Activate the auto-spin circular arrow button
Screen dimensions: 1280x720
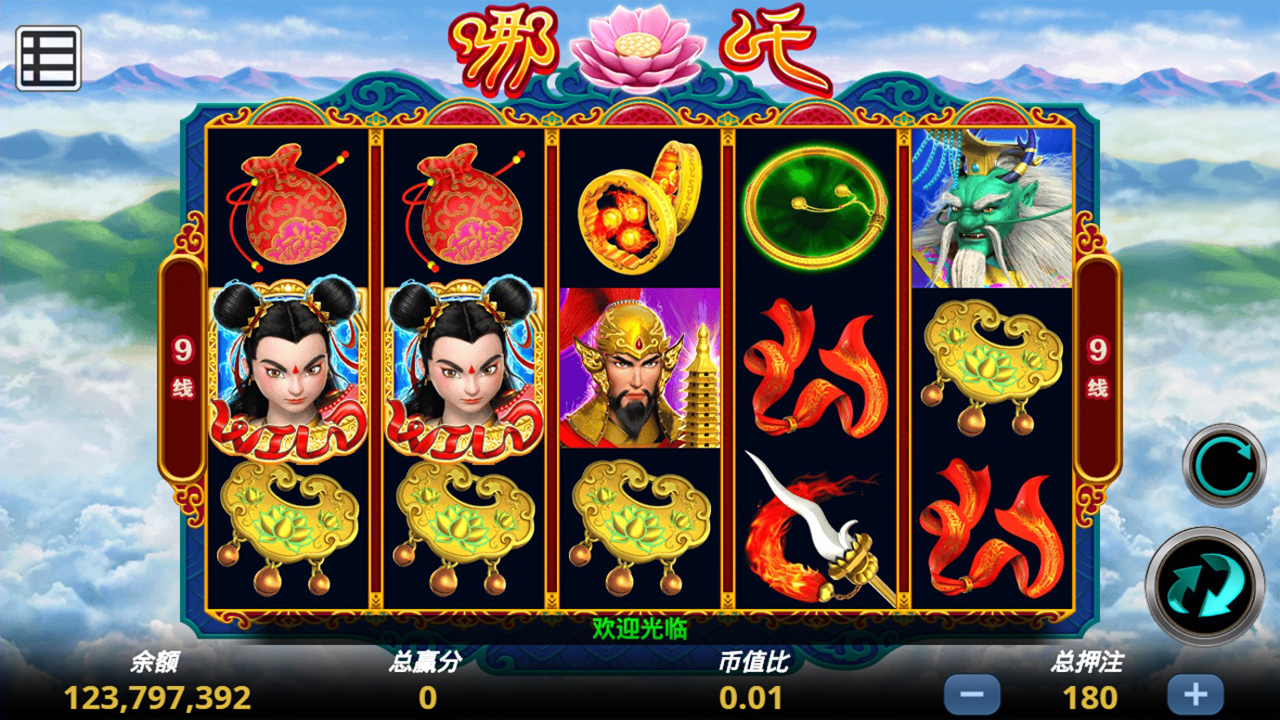[x=1224, y=465]
